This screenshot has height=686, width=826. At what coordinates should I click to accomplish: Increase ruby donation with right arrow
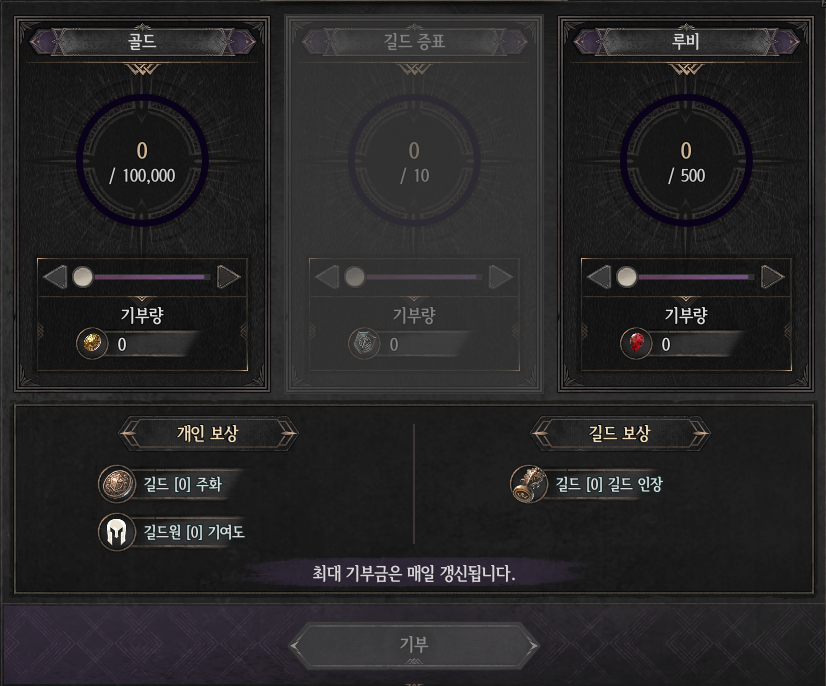[772, 276]
